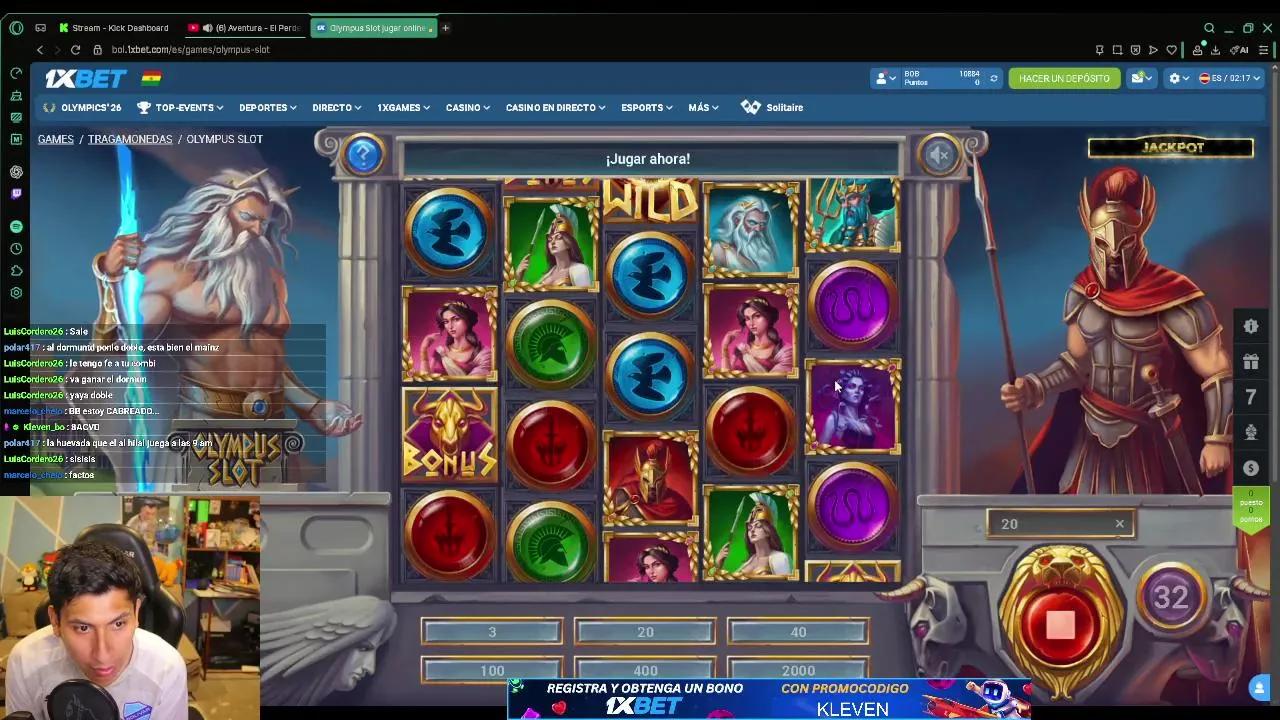The height and width of the screenshot is (720, 1280).
Task: Open the CASINO EN DIRECTO section
Action: [550, 107]
